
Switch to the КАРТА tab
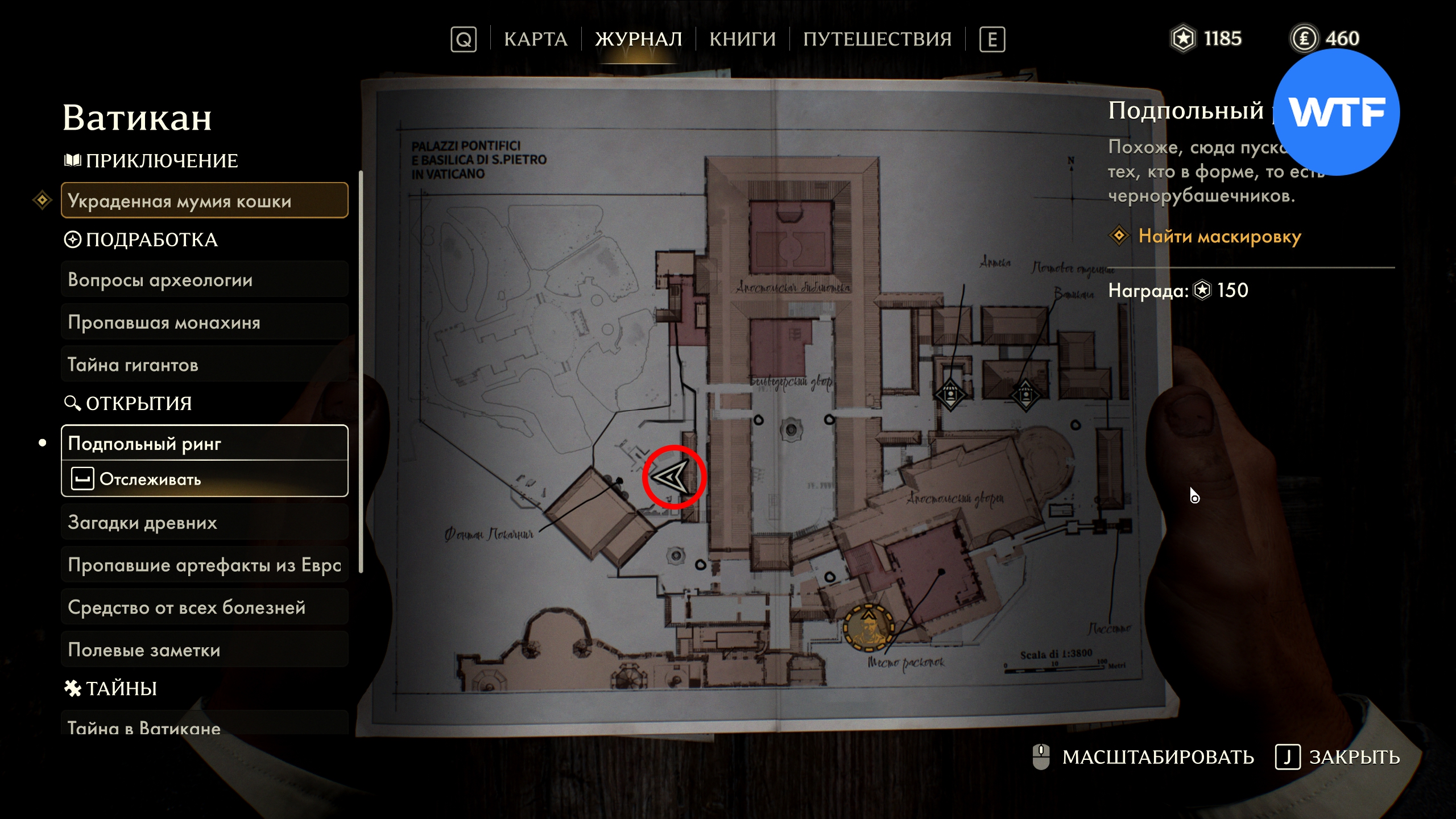pos(535,39)
